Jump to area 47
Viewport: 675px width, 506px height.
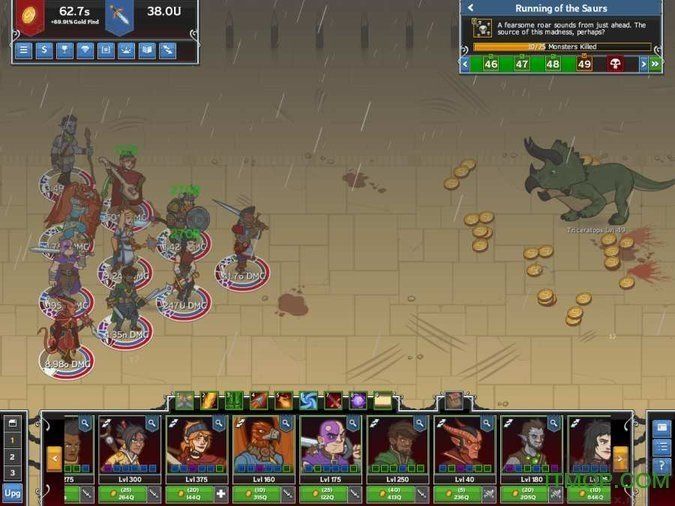(x=521, y=64)
